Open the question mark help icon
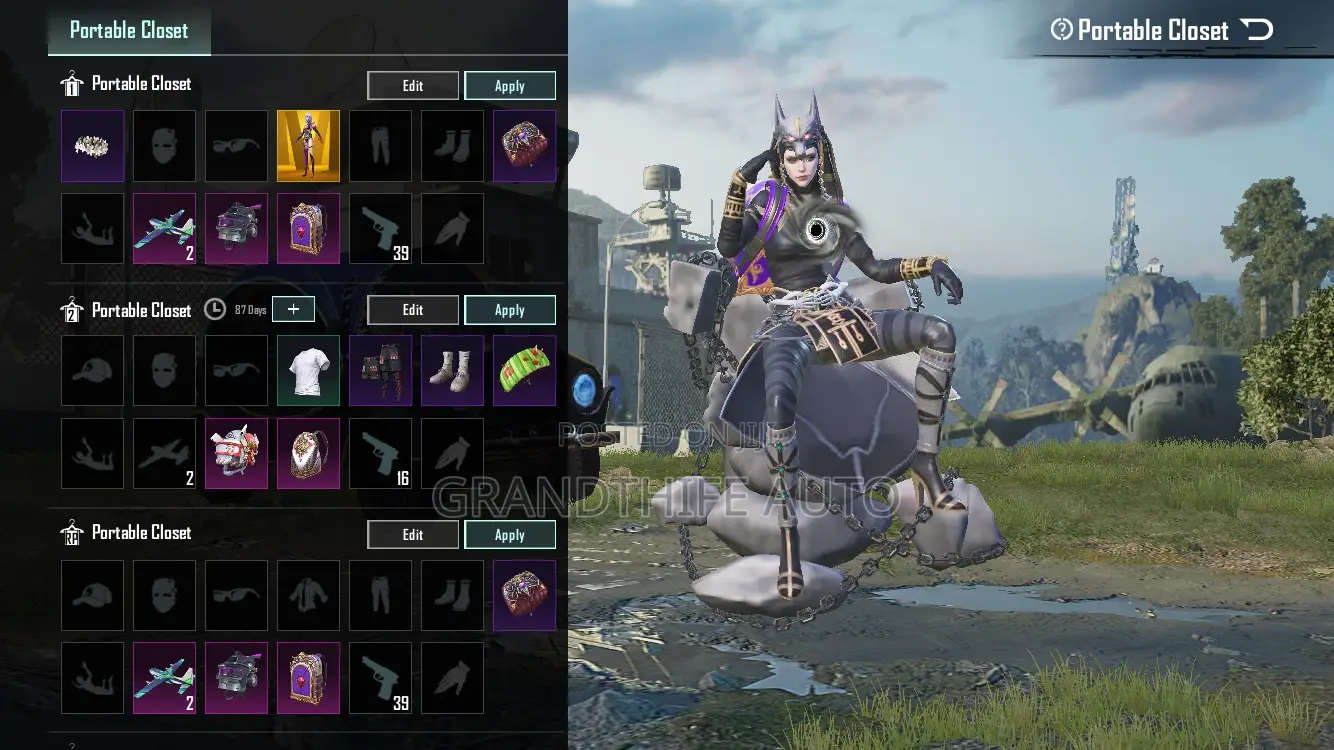The image size is (1334, 750). coord(1061,30)
